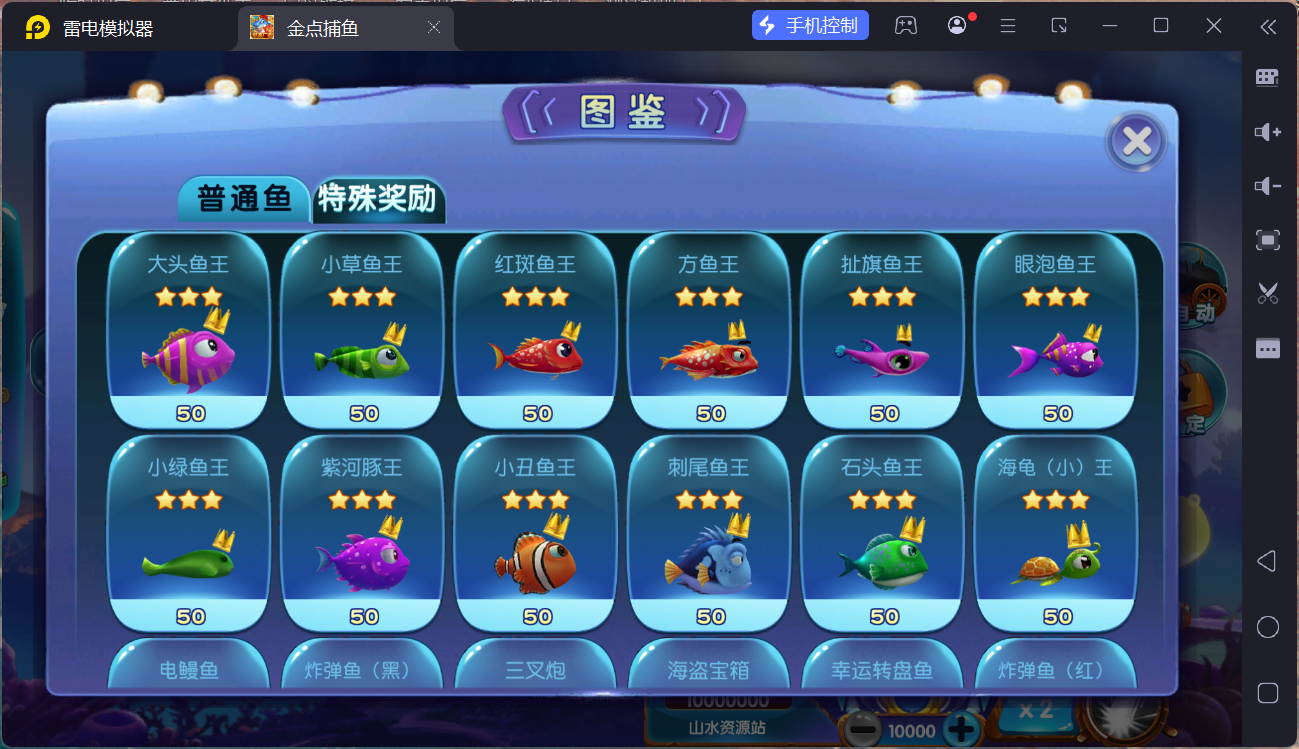
Task: Close the 金点捕鱼 emulator tab
Action: coord(434,28)
